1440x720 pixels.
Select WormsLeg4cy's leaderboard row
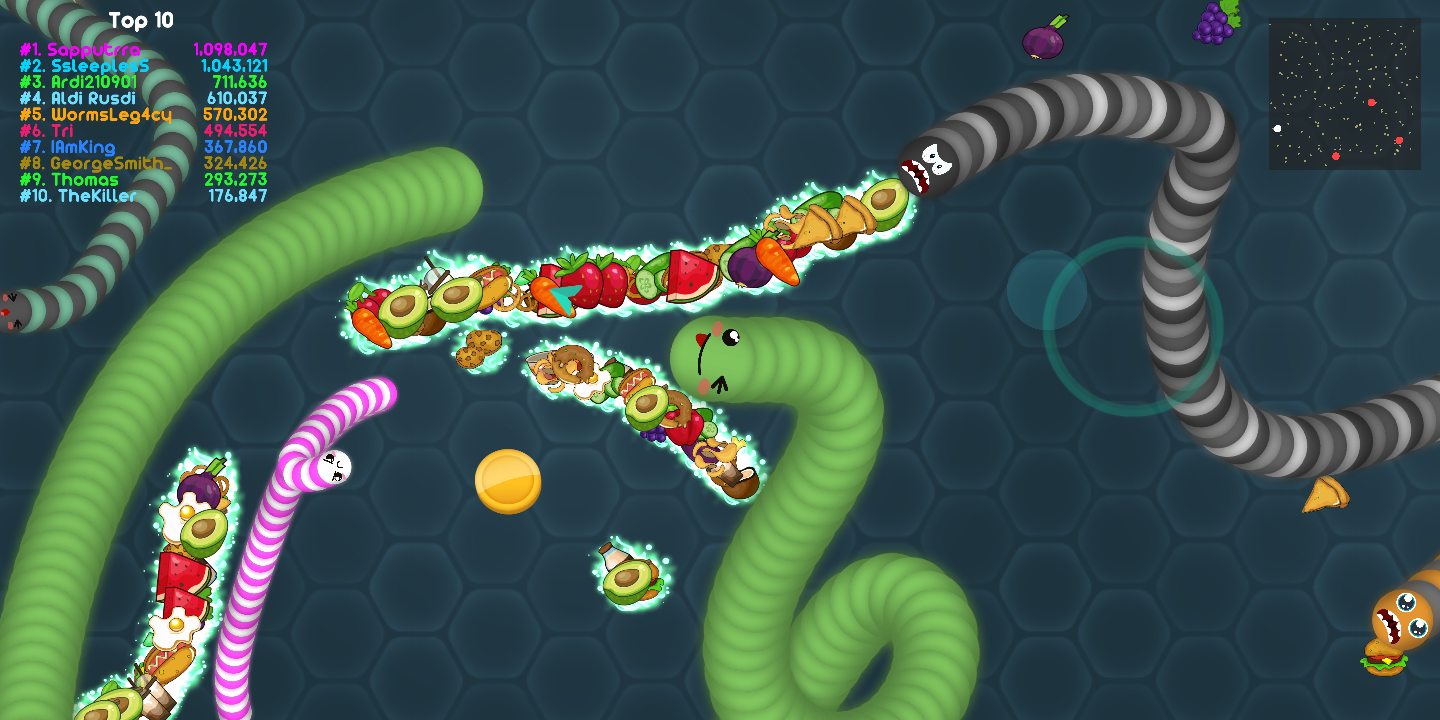(143, 115)
